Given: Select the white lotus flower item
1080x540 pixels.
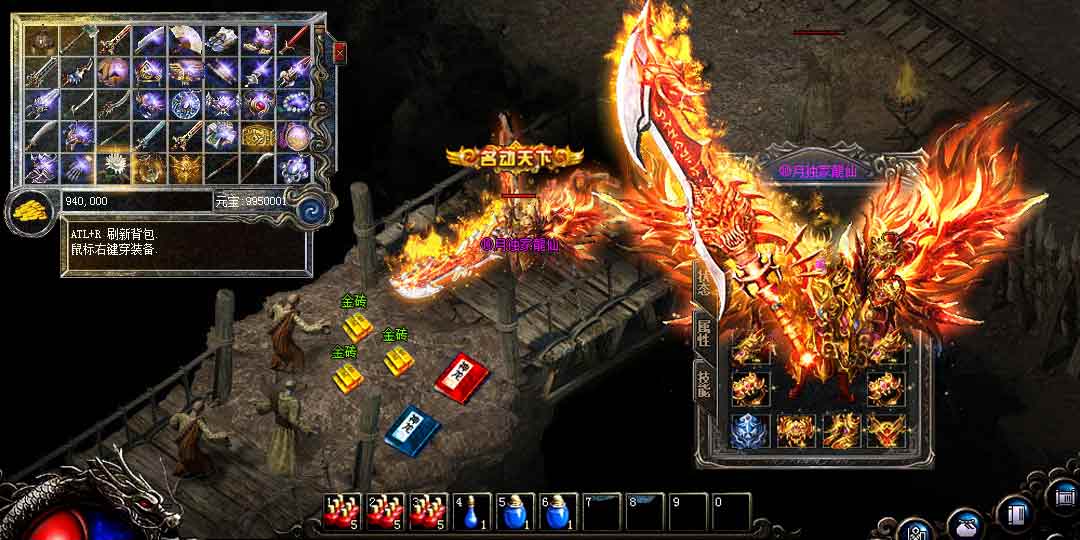Looking at the screenshot, I should (x=113, y=167).
